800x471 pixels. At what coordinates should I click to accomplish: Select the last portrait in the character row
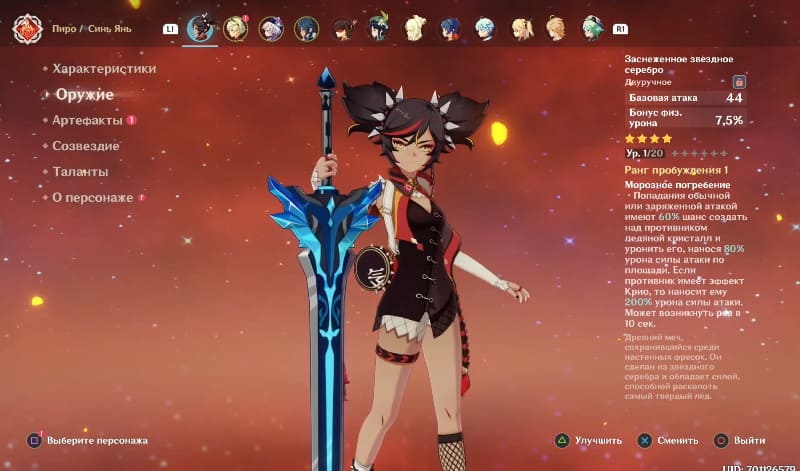(x=592, y=28)
